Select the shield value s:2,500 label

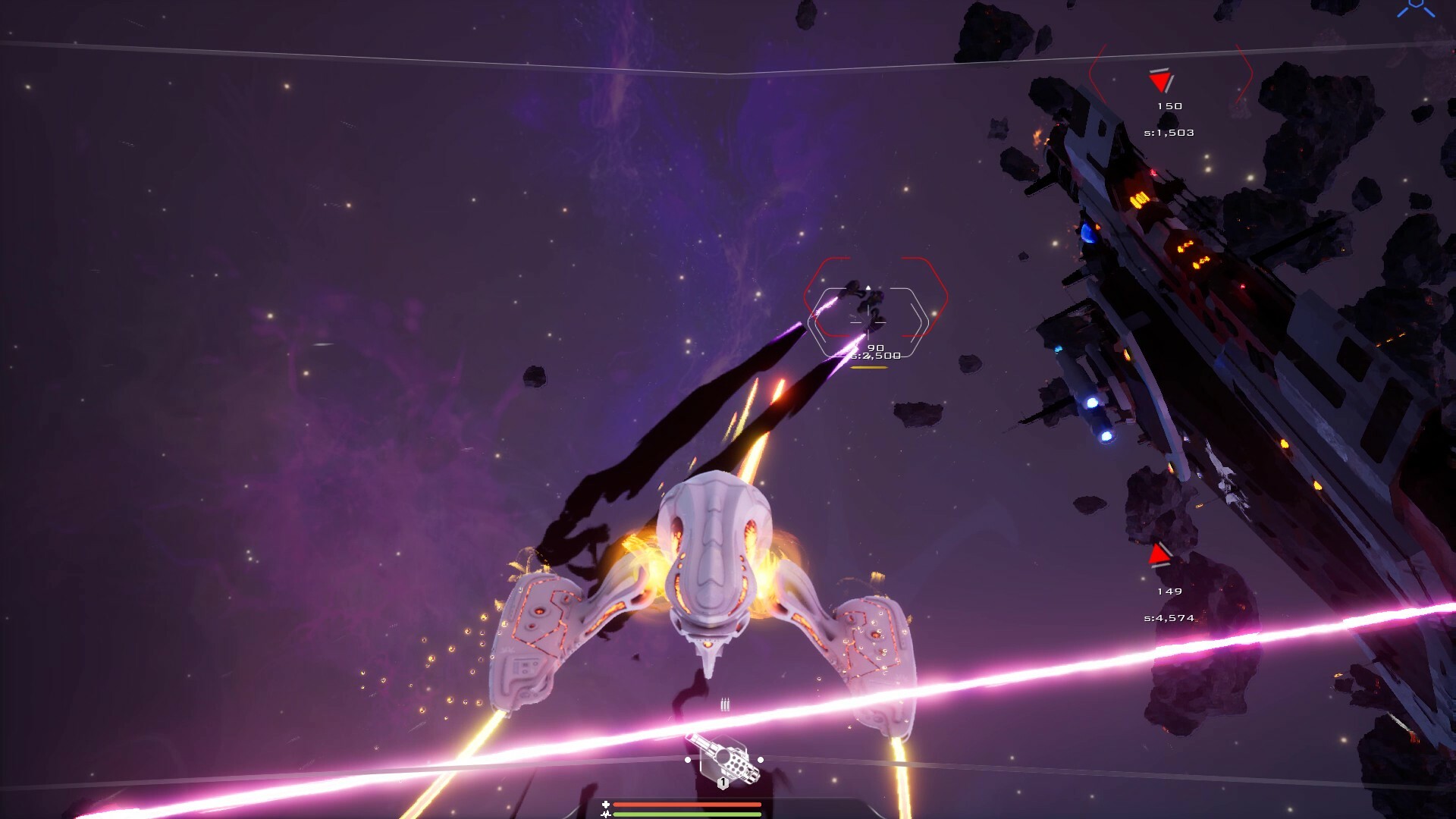point(876,354)
